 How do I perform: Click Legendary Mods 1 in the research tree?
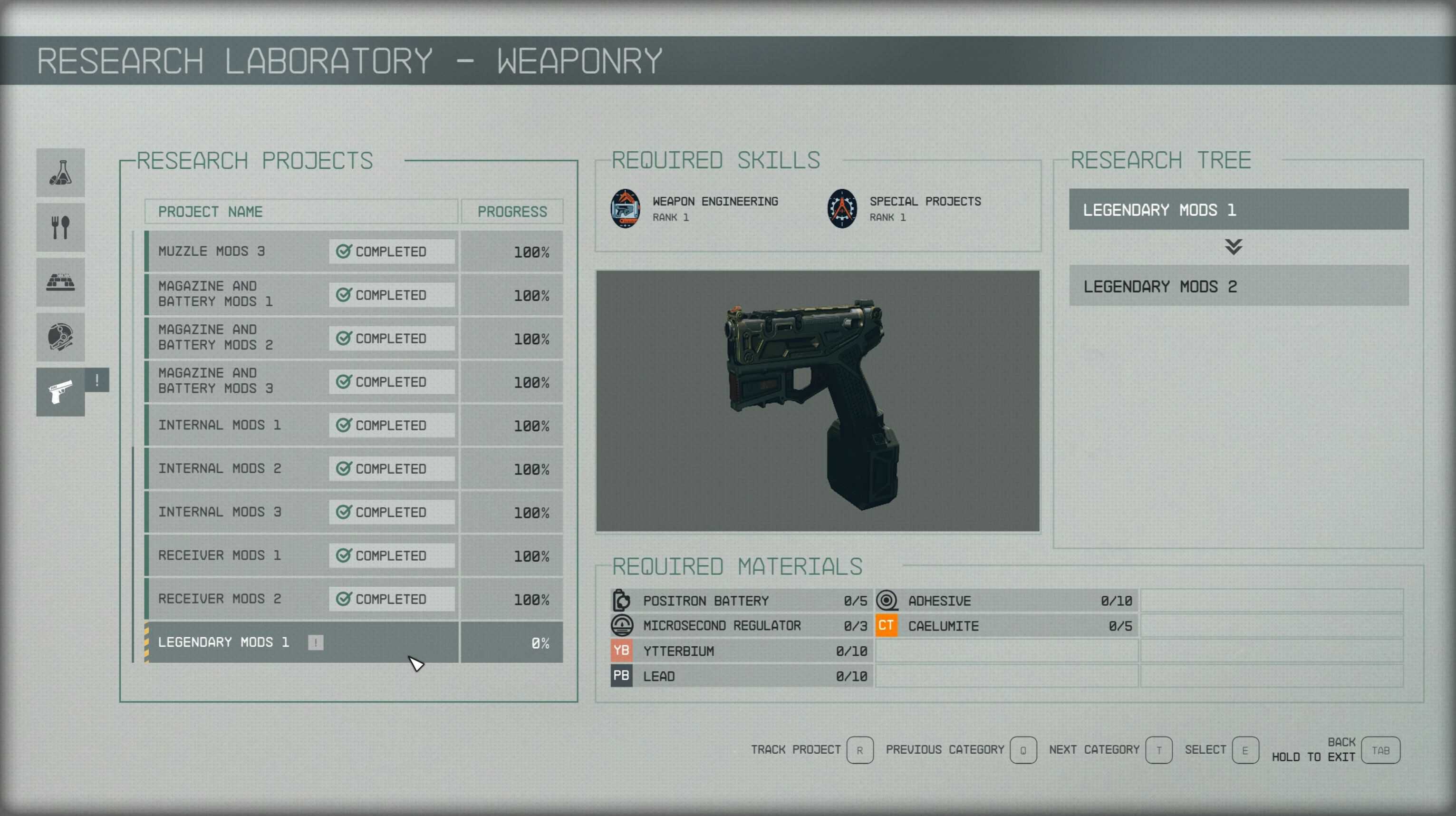tap(1238, 209)
